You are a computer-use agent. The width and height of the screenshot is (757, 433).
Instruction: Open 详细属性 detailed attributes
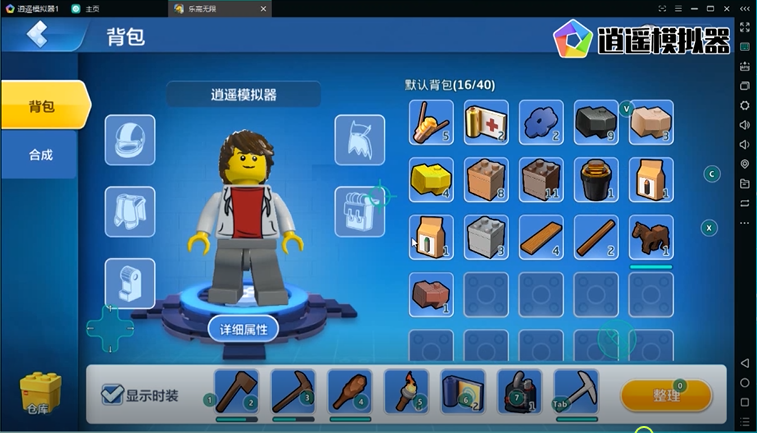point(243,328)
